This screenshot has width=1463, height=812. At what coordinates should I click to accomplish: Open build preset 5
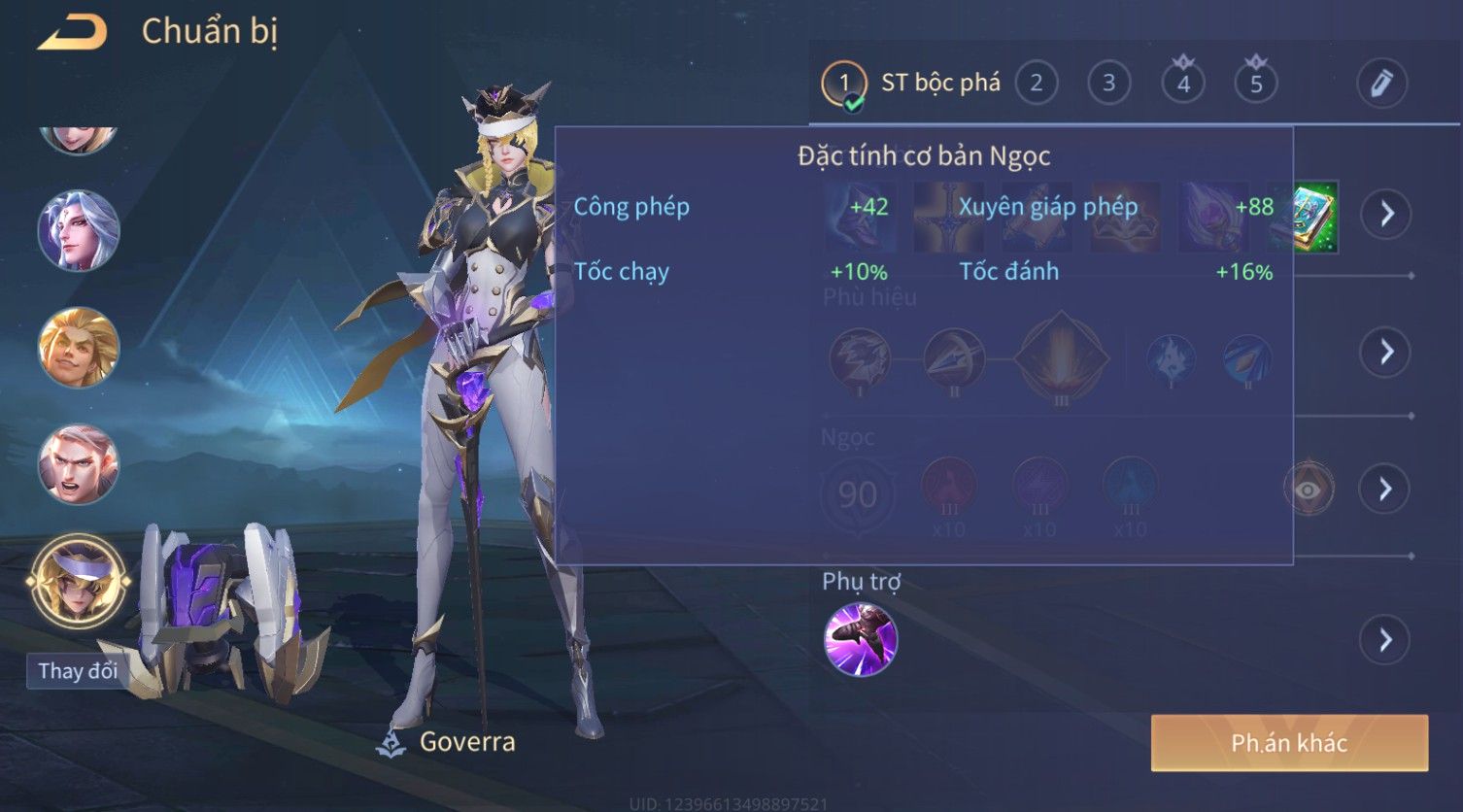tap(1255, 84)
